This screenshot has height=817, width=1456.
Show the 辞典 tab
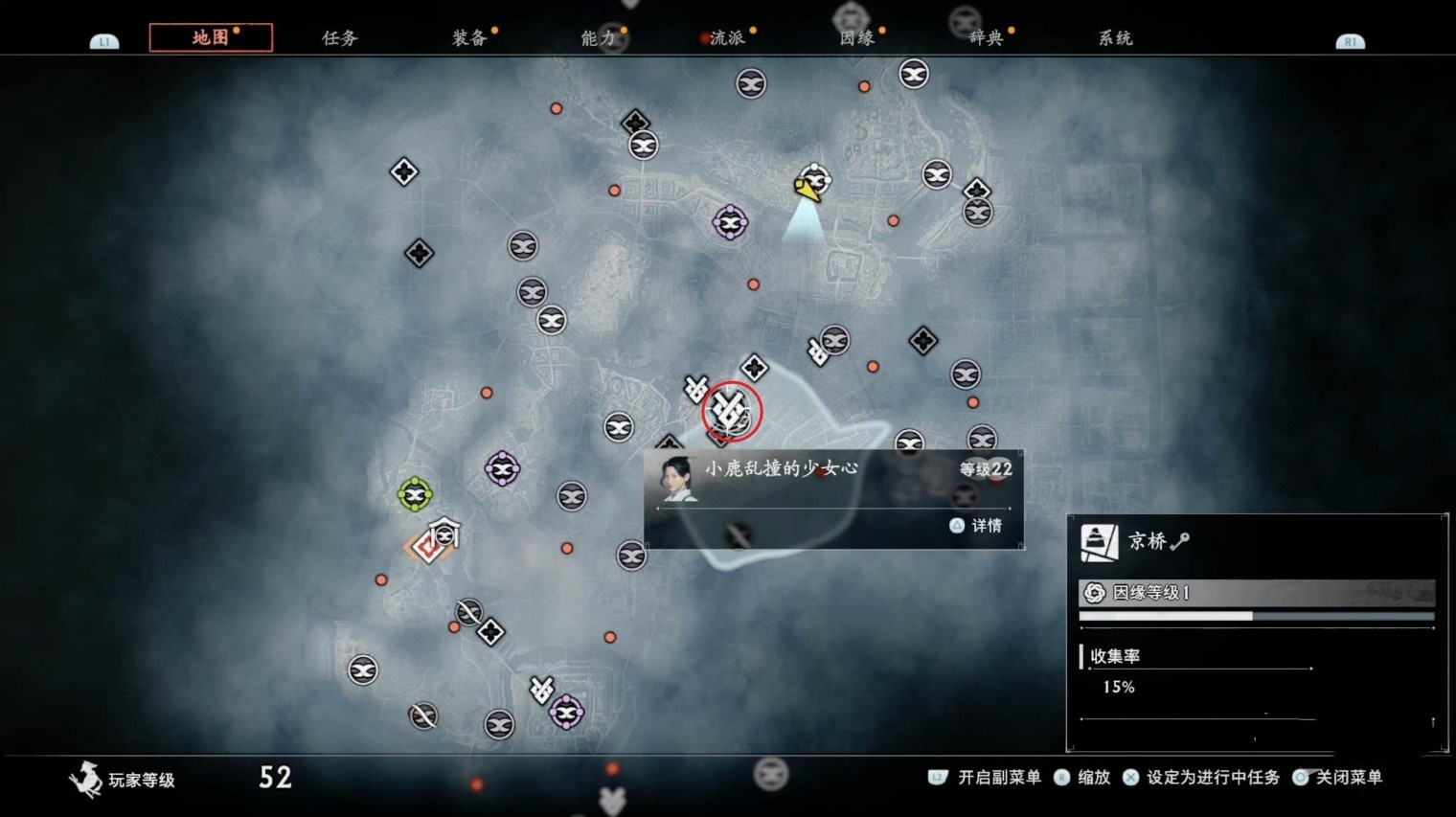pos(986,38)
